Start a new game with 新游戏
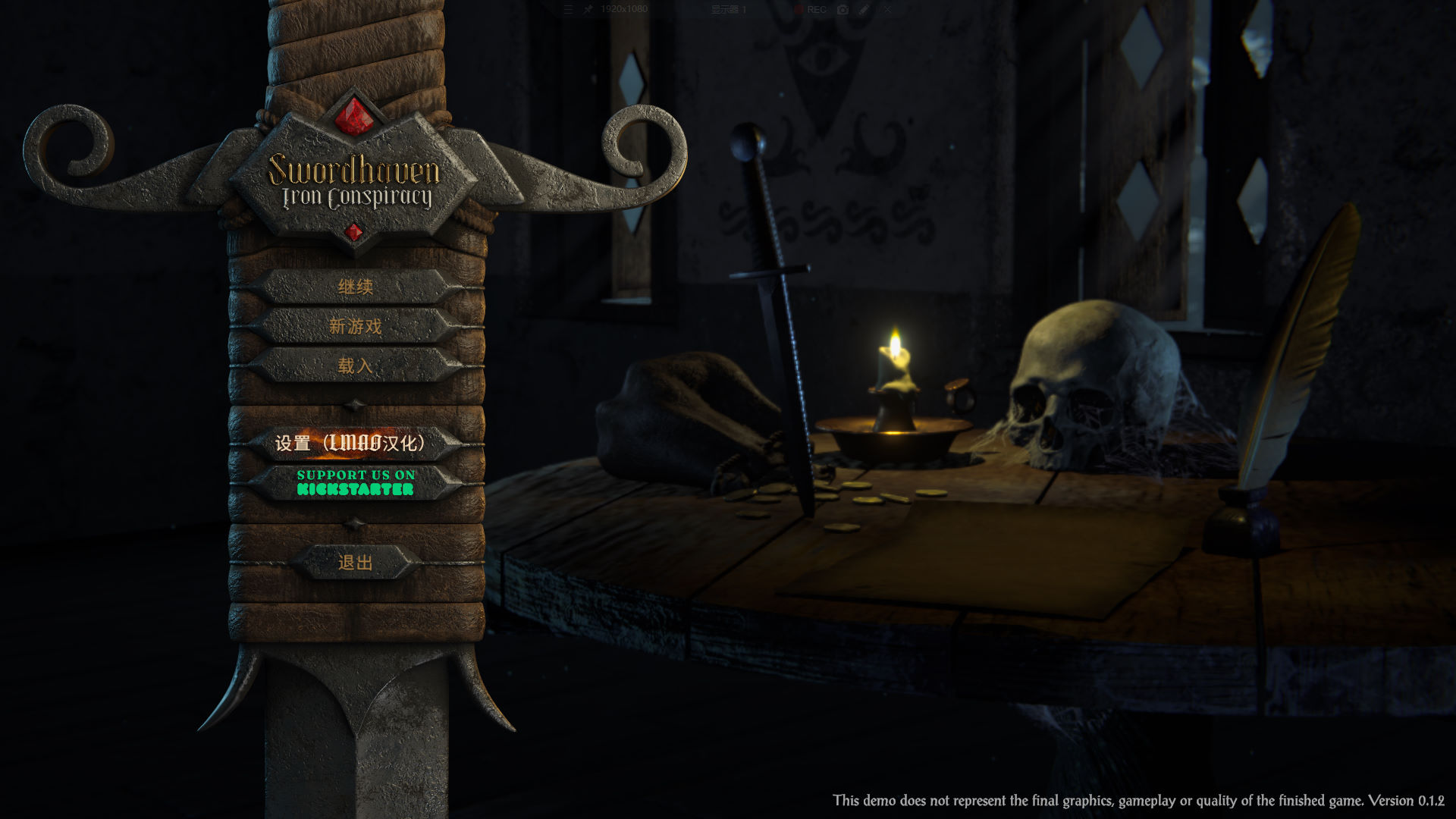This screenshot has width=1456, height=819. (x=355, y=326)
